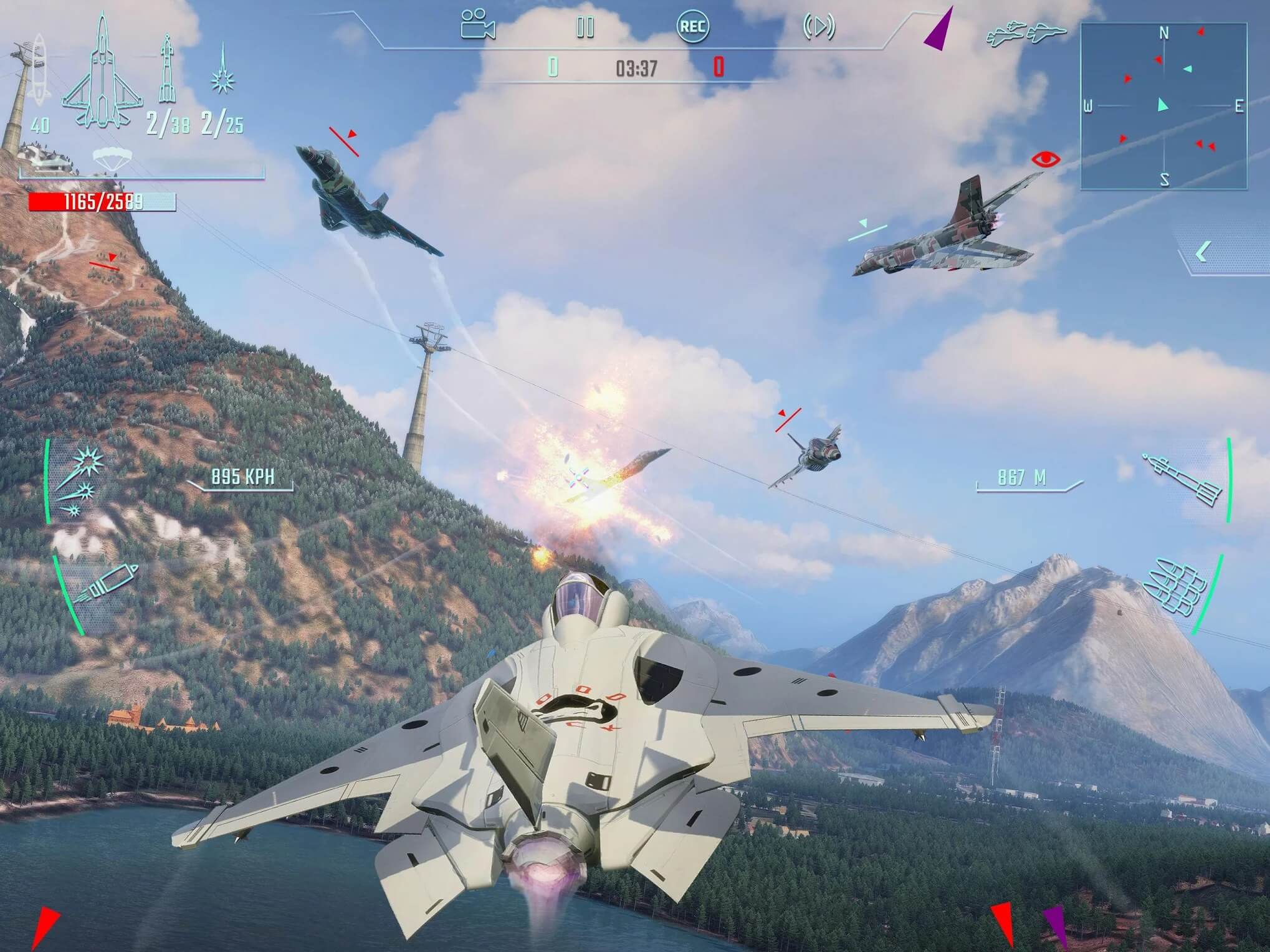
Task: Toggle the sound broadcast icon
Action: coord(818,27)
